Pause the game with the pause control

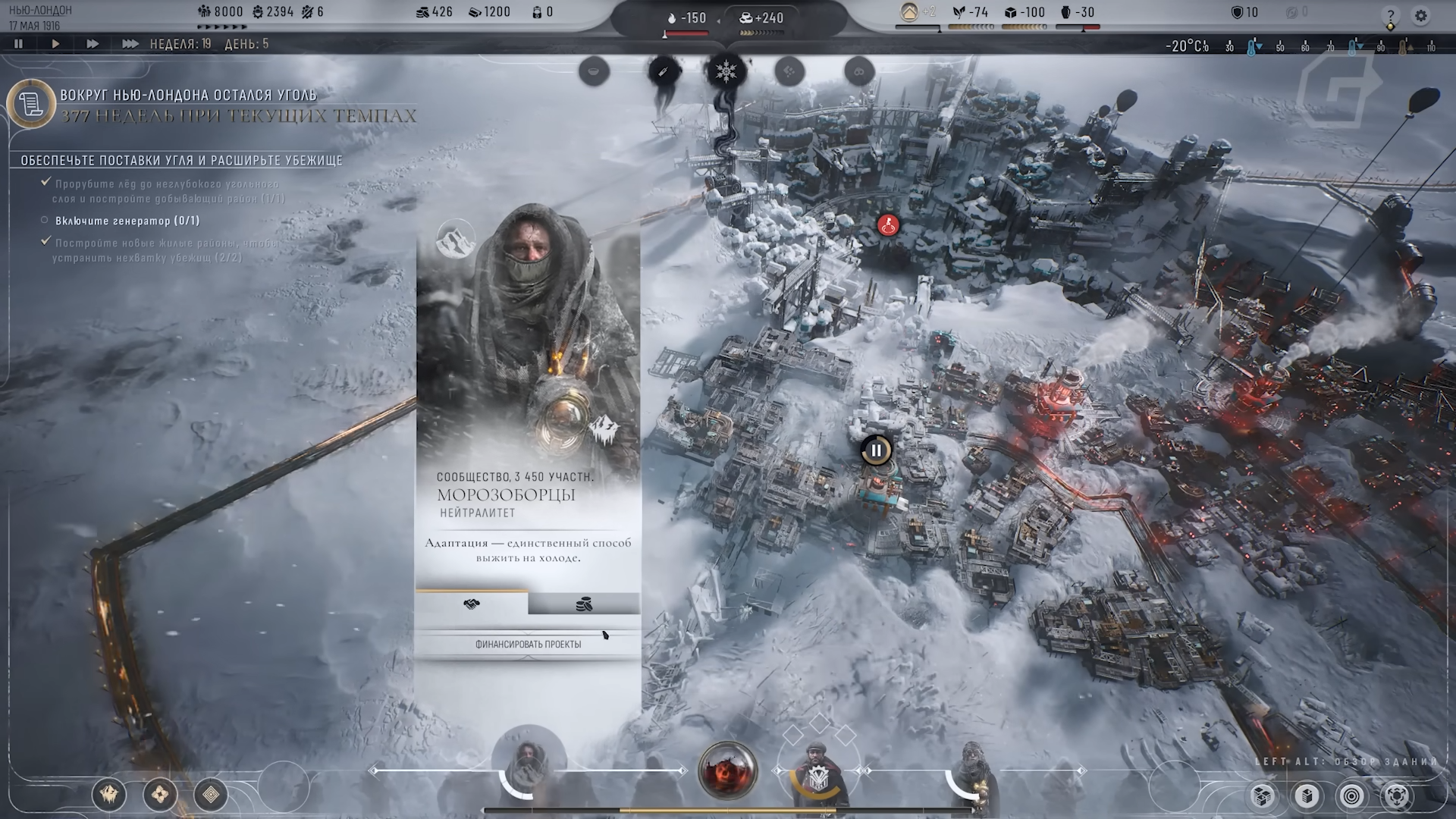18,44
